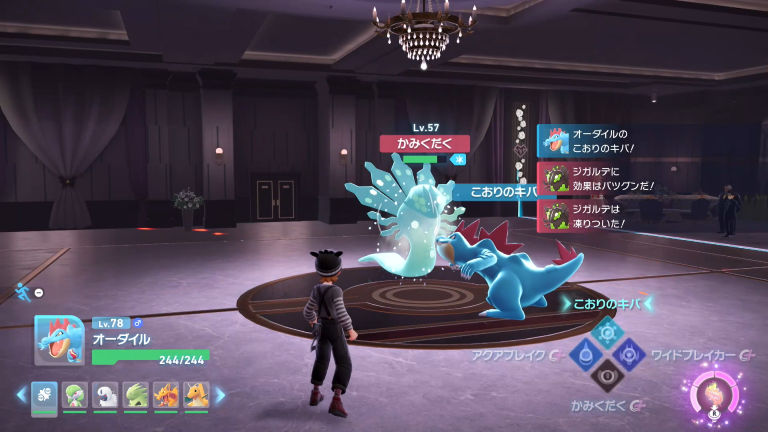Click the left party cycle arrow
Image resolution: width=768 pixels, height=432 pixels.
click(x=21, y=395)
